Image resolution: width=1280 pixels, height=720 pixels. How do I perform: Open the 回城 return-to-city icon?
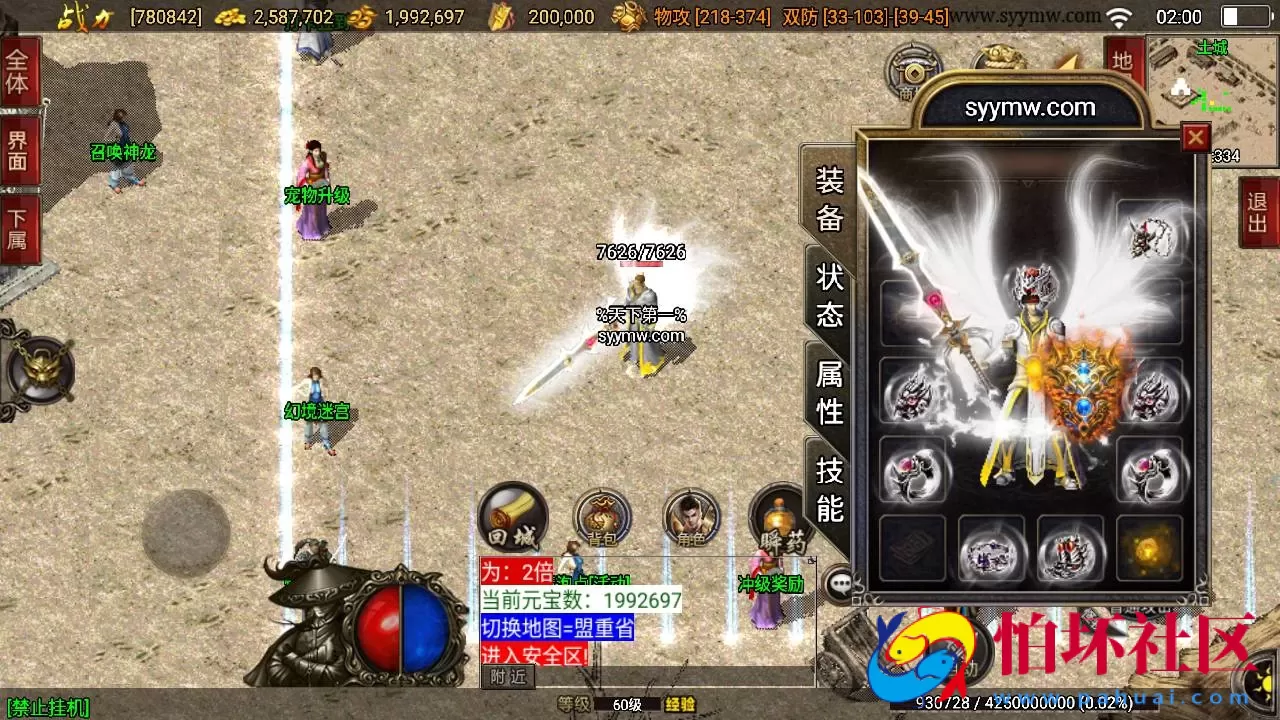(x=513, y=516)
